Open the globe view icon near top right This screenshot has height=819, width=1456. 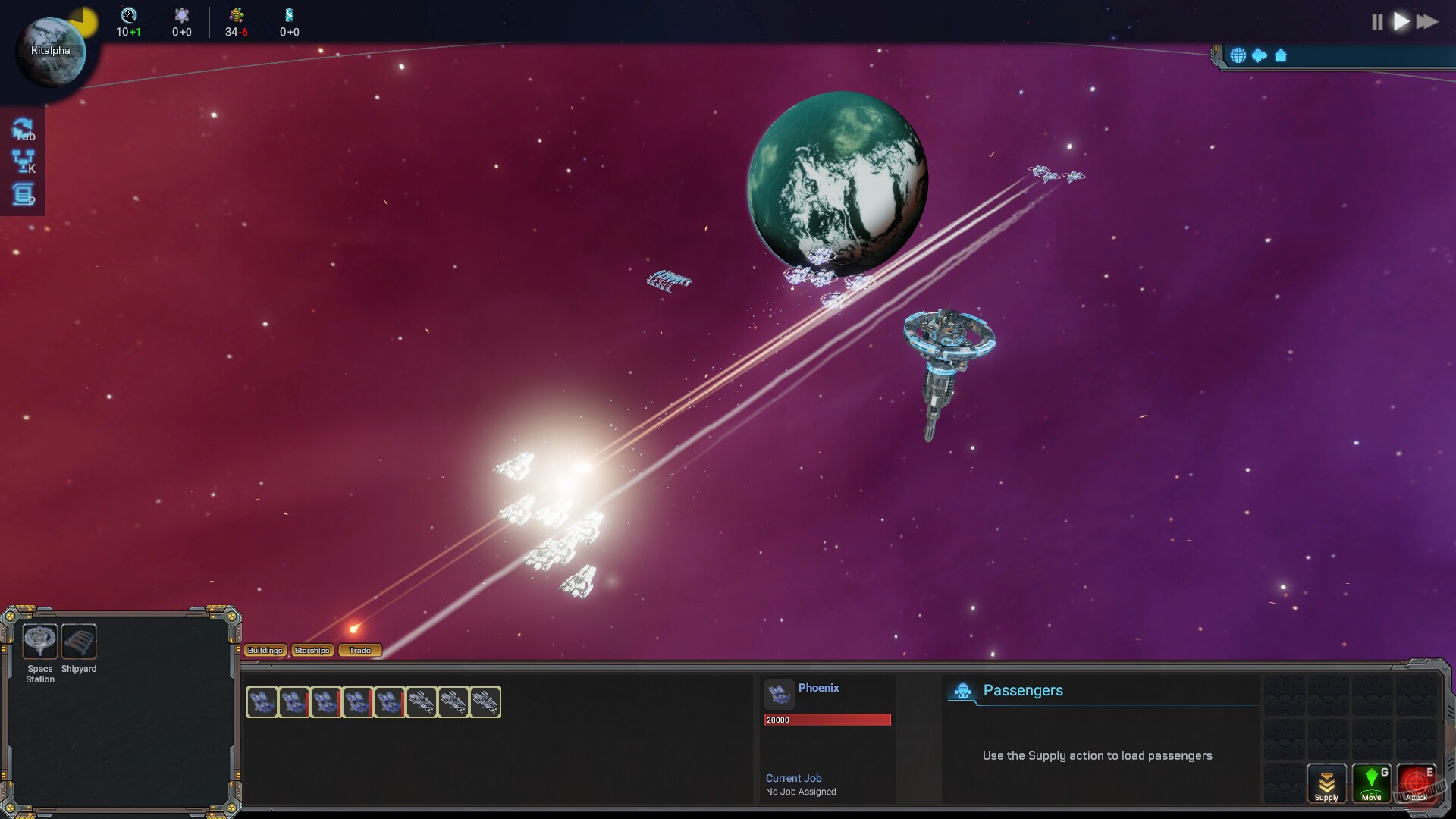click(x=1238, y=55)
